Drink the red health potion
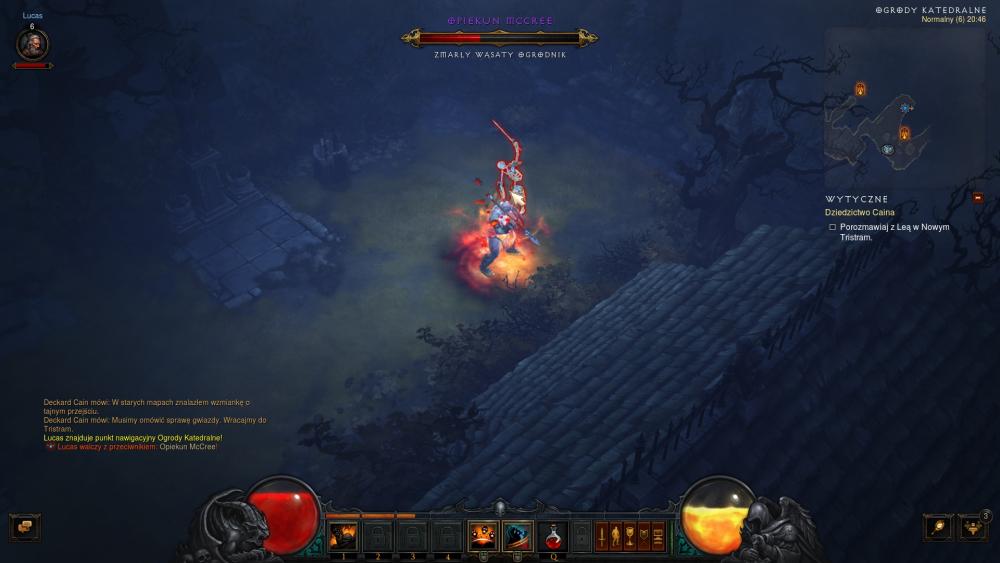The width and height of the screenshot is (1000, 563). click(x=552, y=537)
